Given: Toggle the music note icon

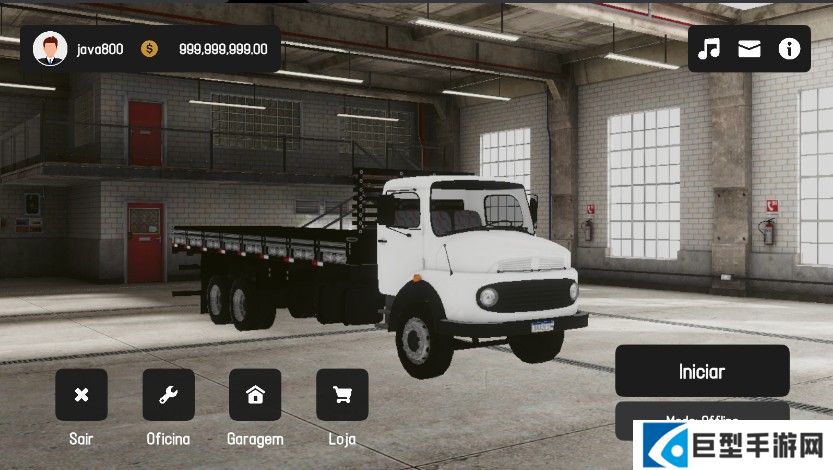Looking at the screenshot, I should pos(709,49).
